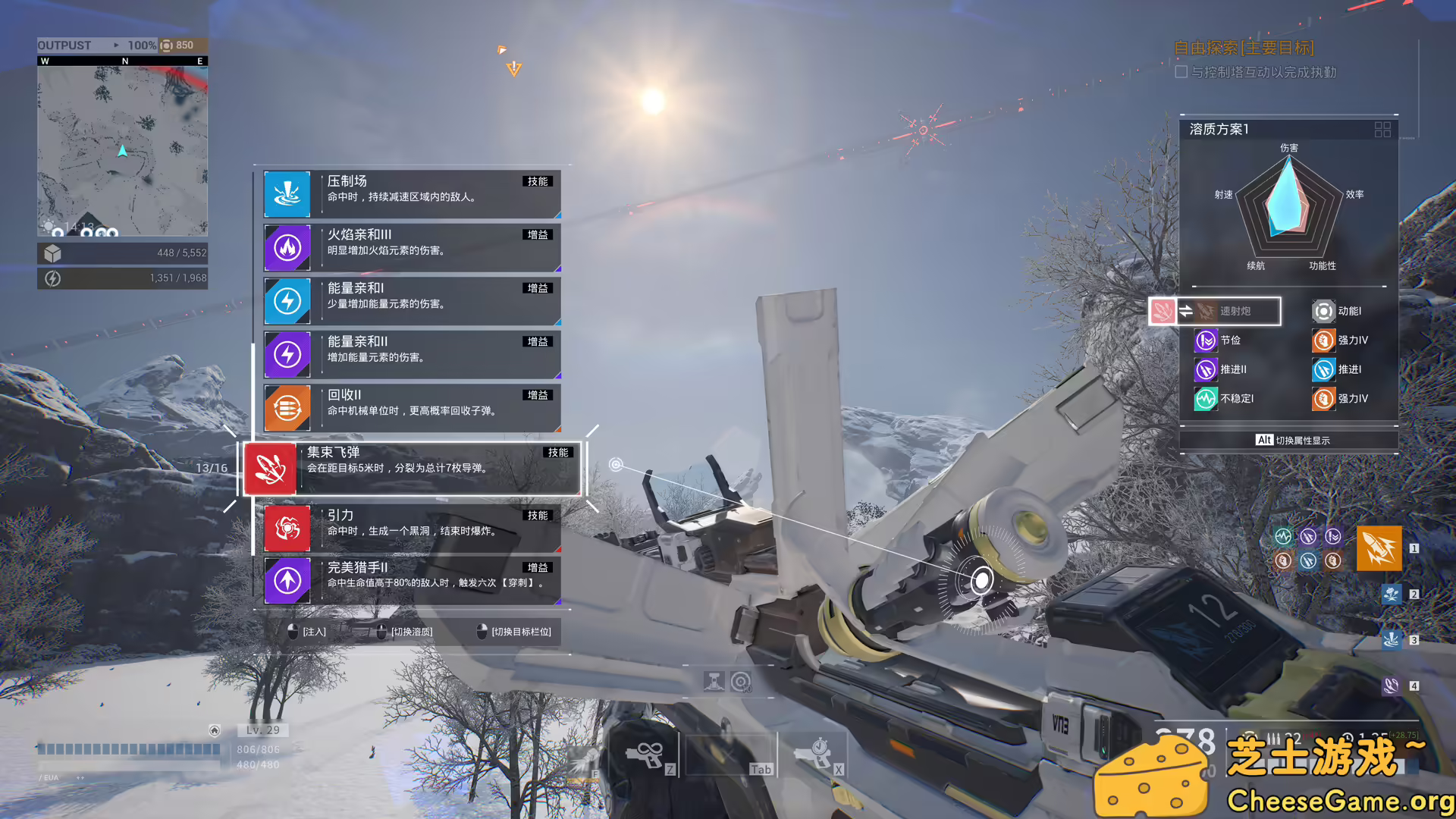Expand the grid view in 溶质方案1 panel

[1382, 130]
